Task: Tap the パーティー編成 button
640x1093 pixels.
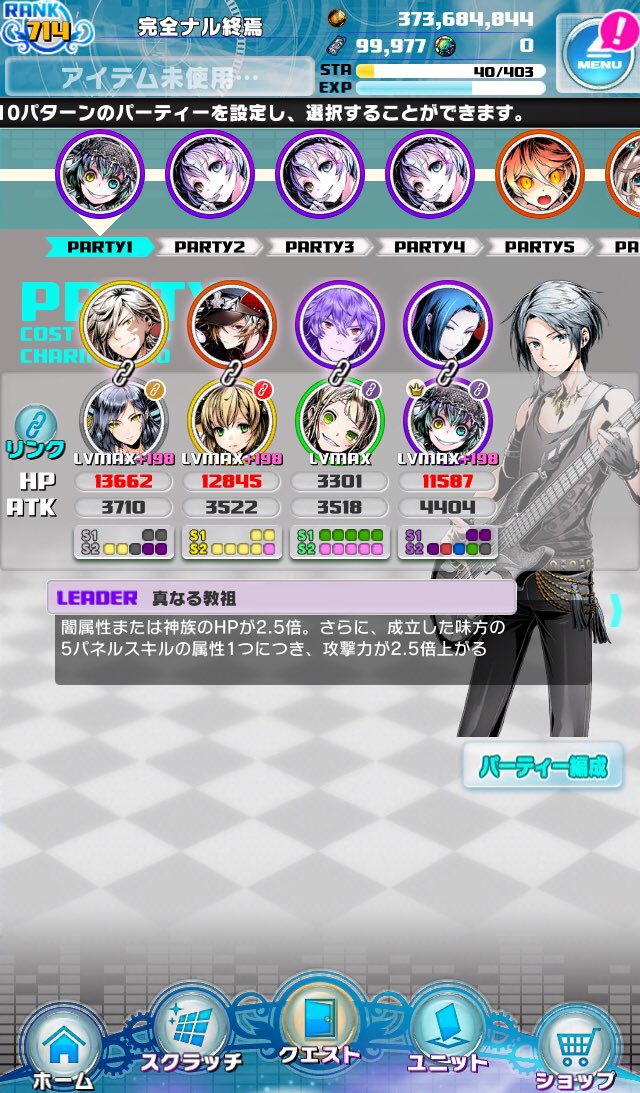Action: click(543, 767)
